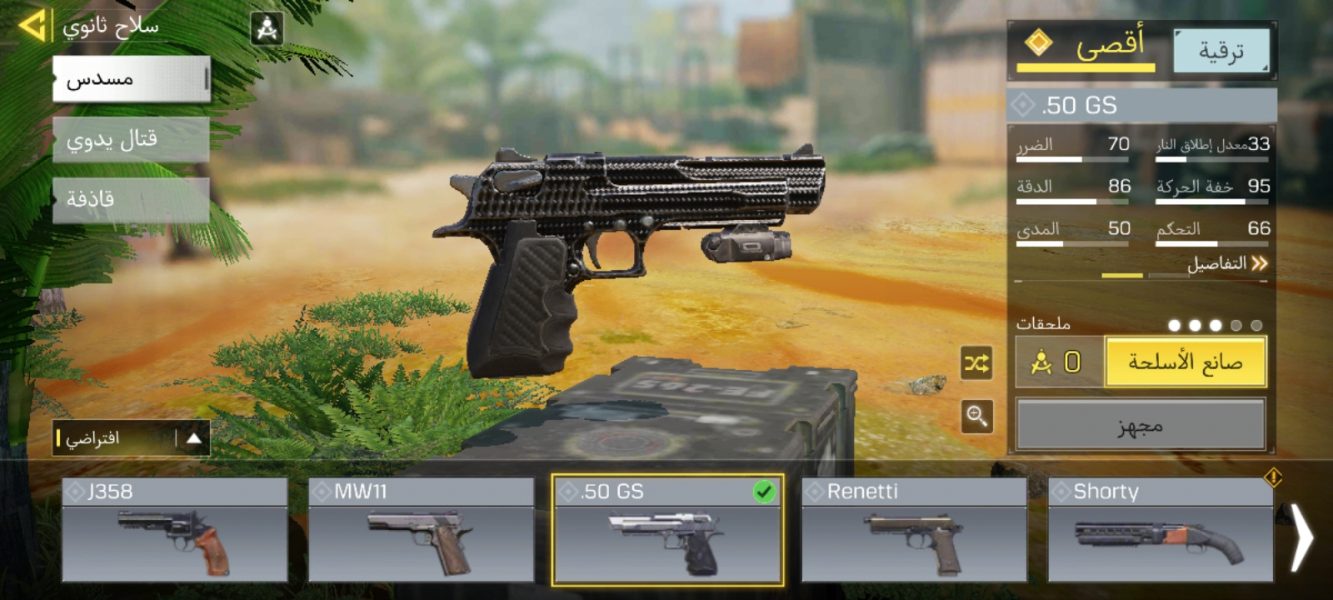Choose the Shorty shotgun
This screenshot has height=600, width=1333.
pos(1160,530)
